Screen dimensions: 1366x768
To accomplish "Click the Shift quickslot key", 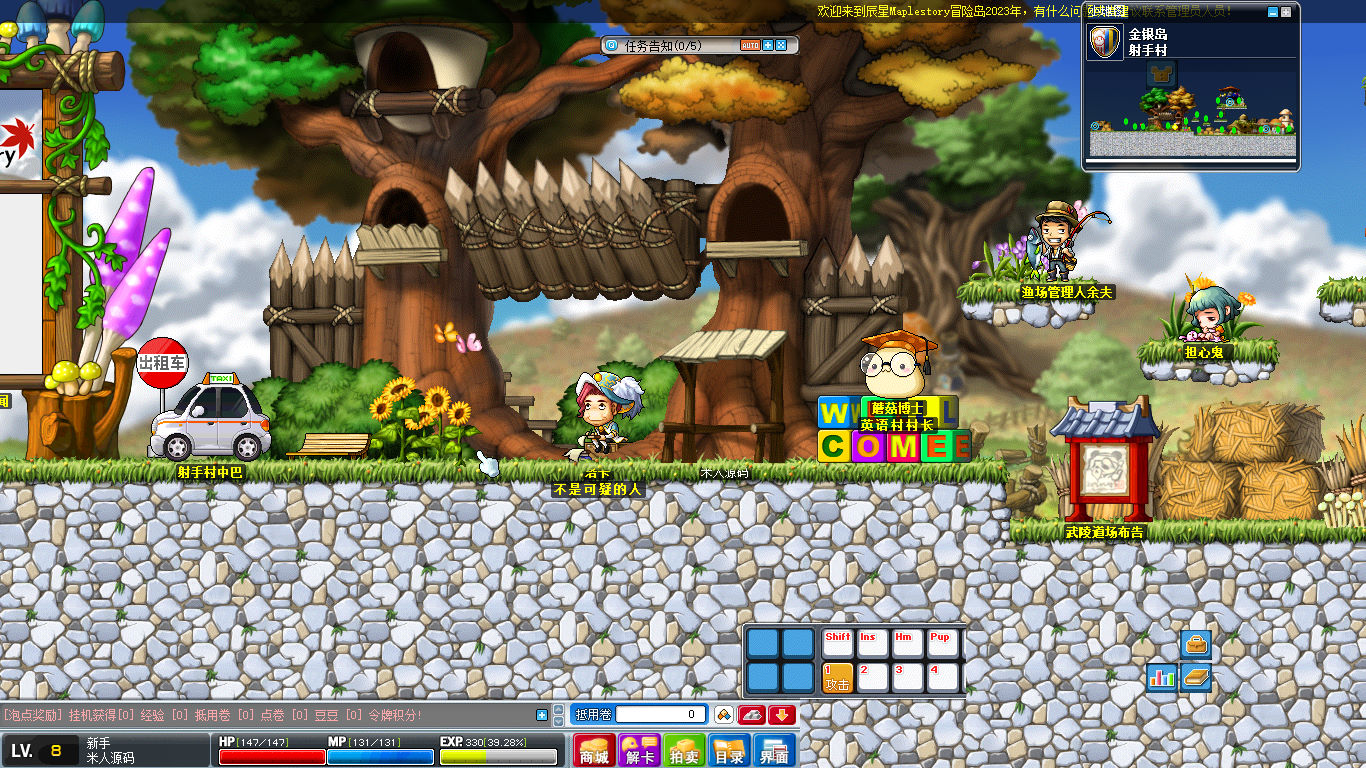I will [x=838, y=643].
